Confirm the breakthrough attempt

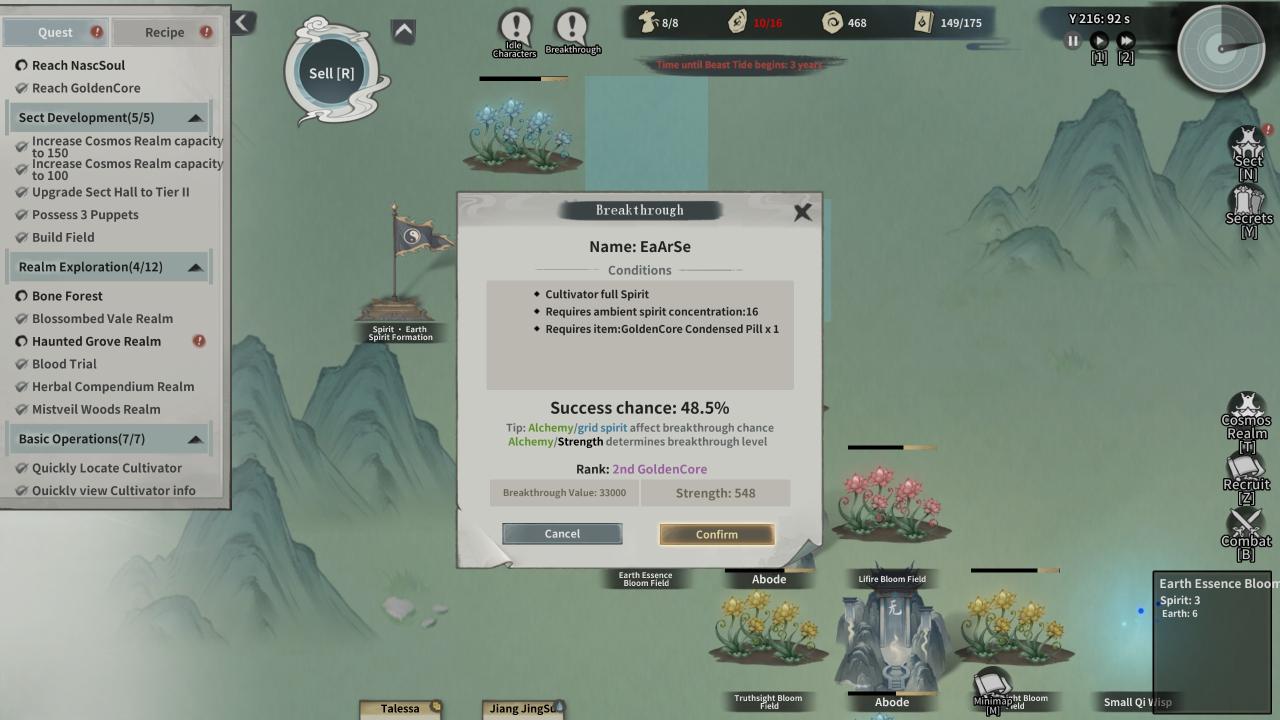716,534
